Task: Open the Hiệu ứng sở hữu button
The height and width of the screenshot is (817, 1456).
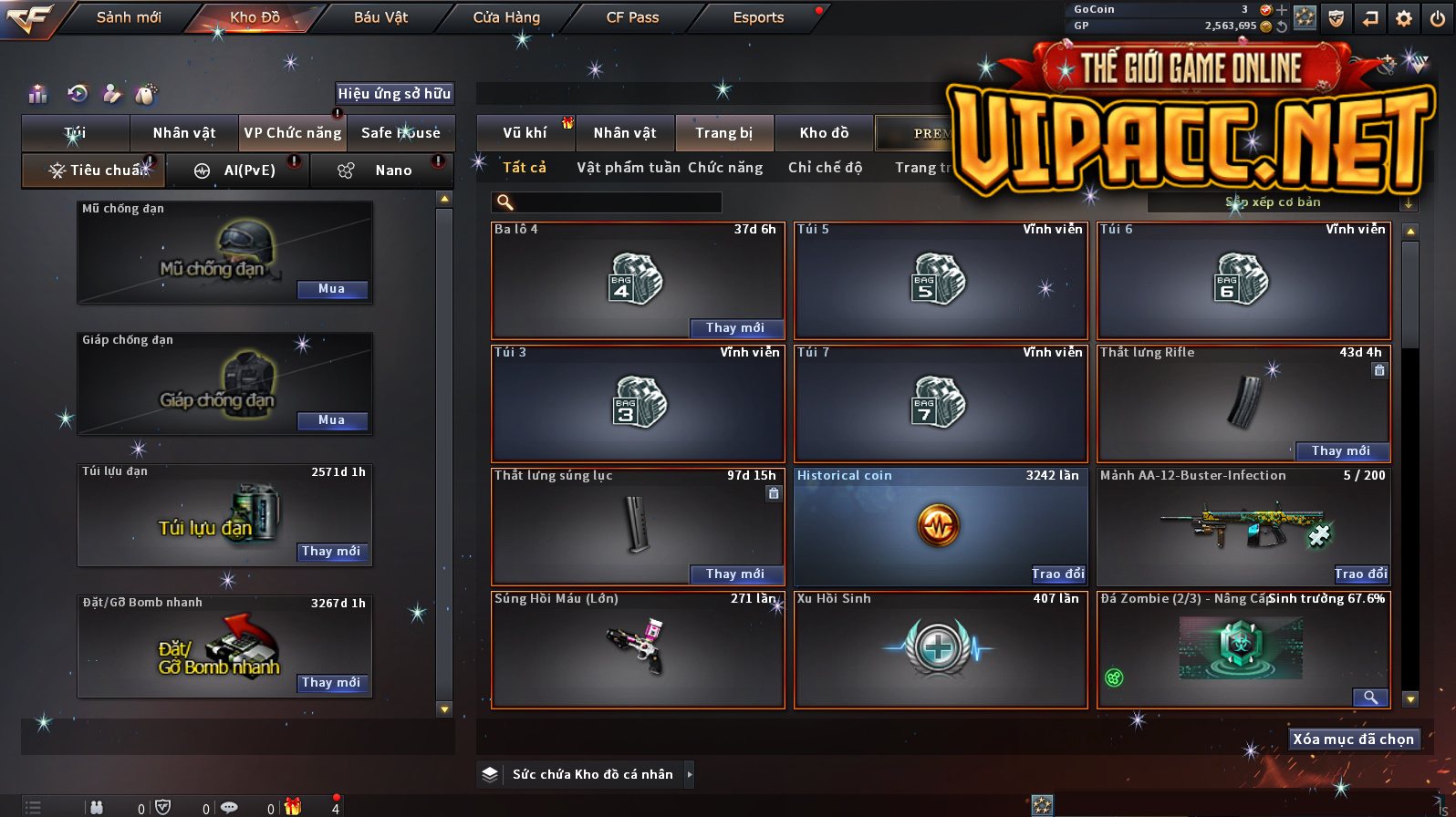Action: coord(394,93)
